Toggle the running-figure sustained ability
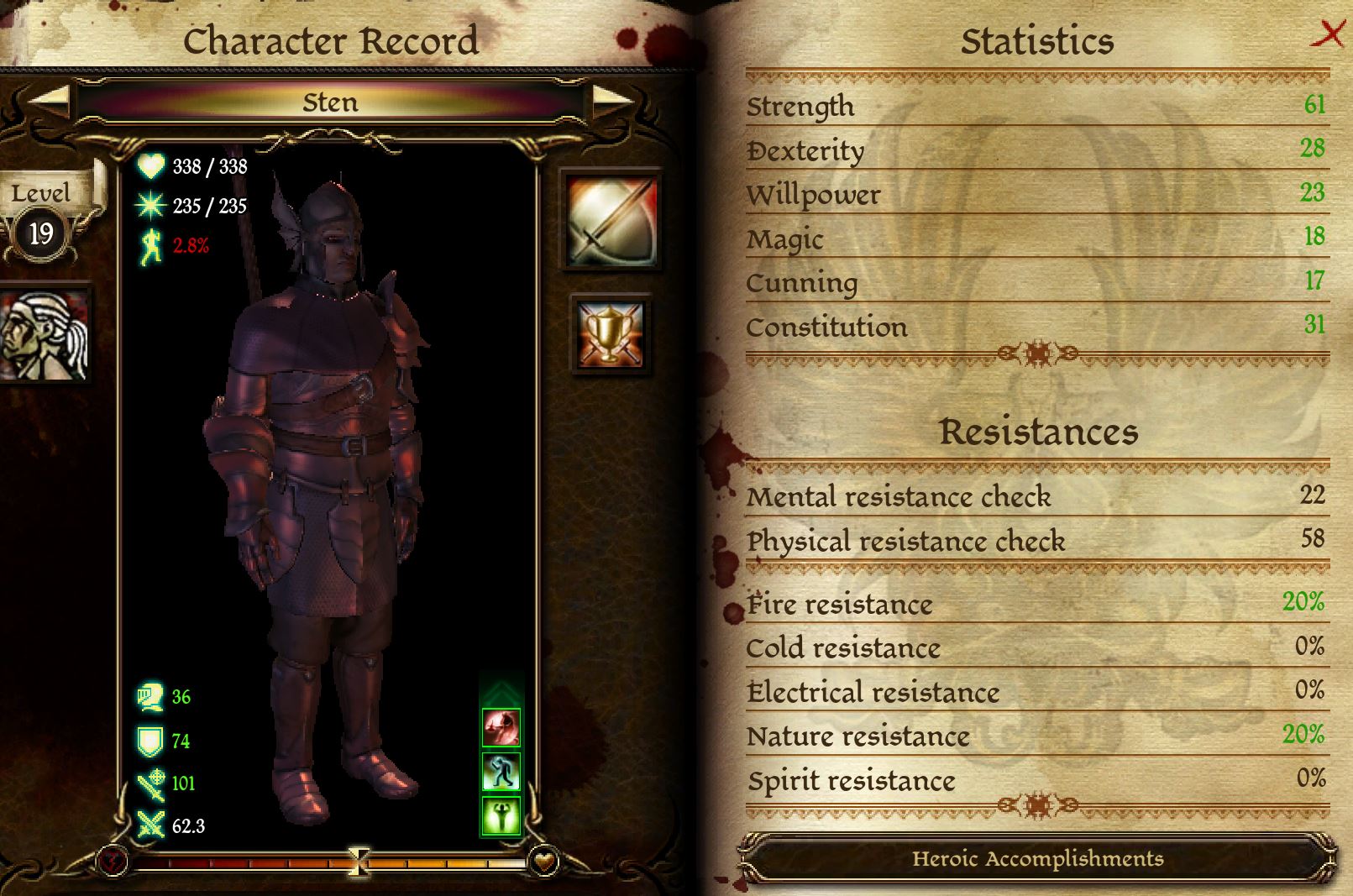1353x896 pixels. (x=500, y=773)
